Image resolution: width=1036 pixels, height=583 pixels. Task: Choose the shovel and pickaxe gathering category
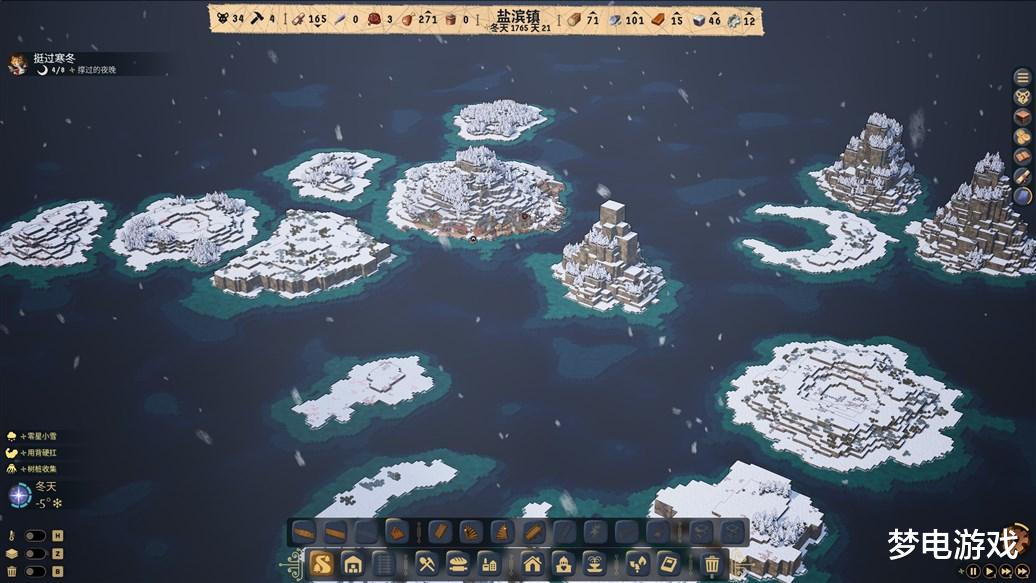click(x=426, y=564)
